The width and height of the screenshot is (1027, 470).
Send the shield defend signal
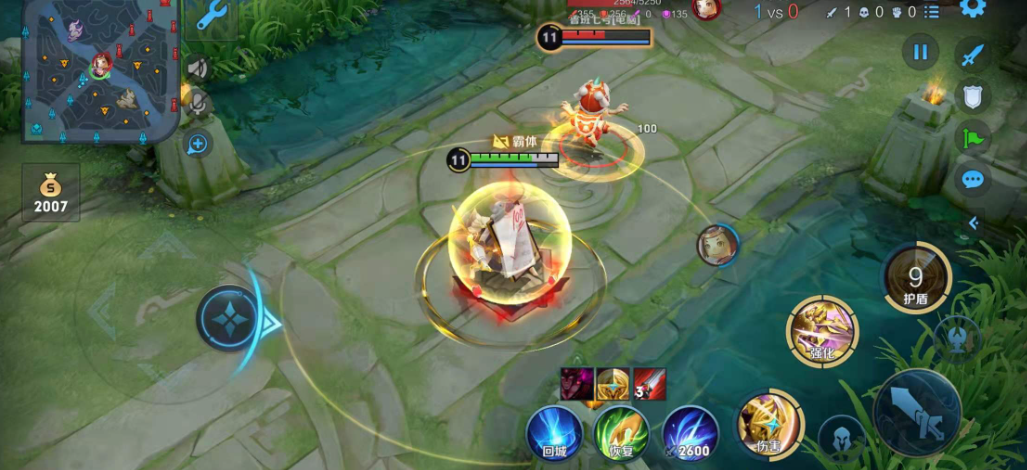pos(973,96)
